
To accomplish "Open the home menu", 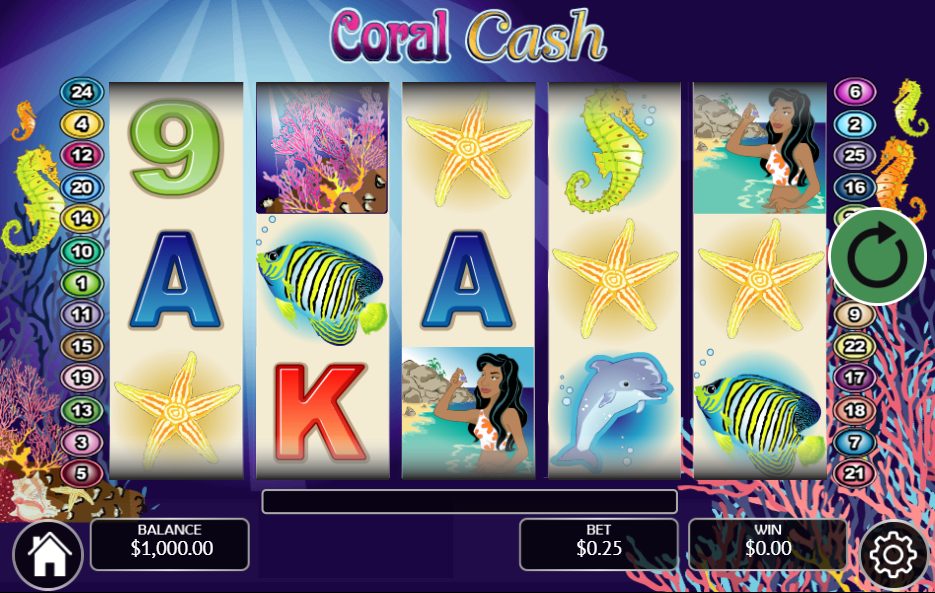I will (x=48, y=556).
